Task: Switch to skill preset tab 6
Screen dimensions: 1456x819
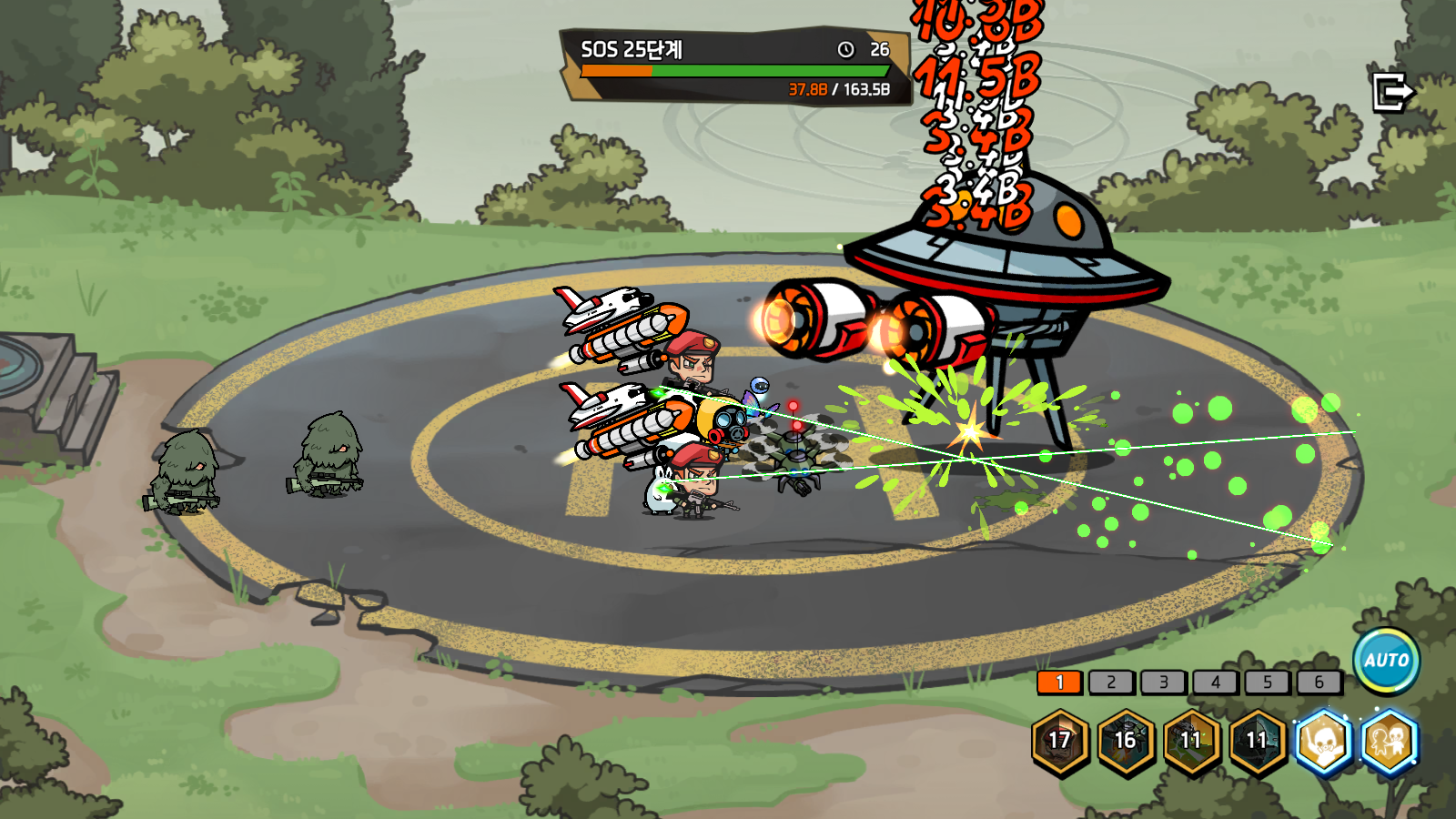Action: click(1319, 682)
